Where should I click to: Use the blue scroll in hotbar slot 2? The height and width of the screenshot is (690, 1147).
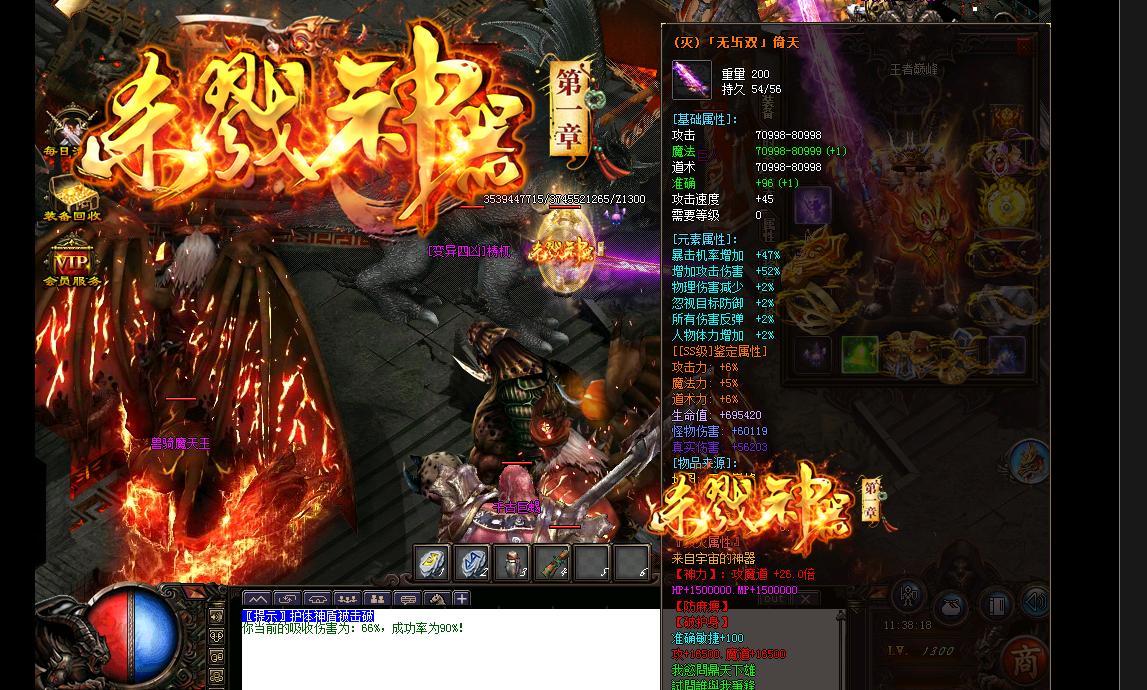coord(471,563)
